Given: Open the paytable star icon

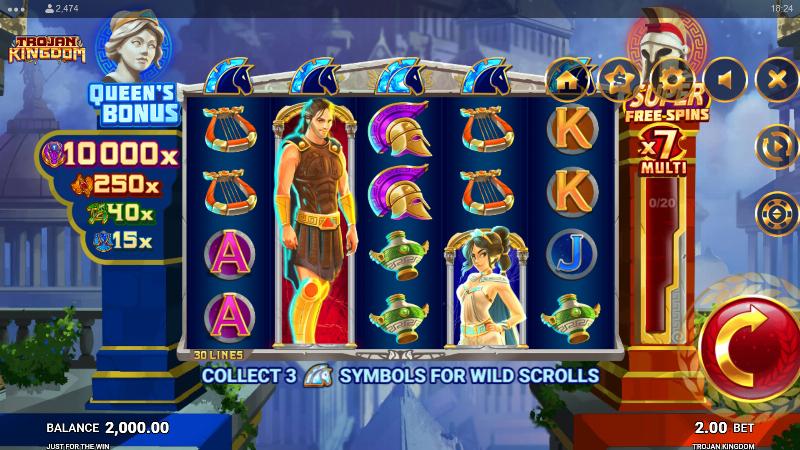Looking at the screenshot, I should click(x=621, y=78).
